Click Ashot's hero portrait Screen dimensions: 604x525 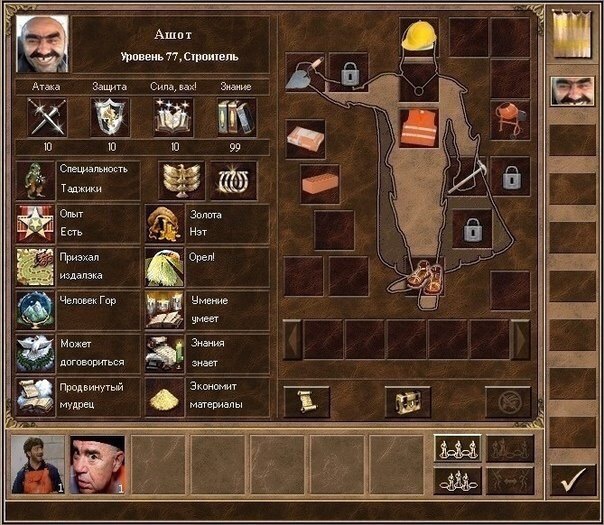point(43,43)
